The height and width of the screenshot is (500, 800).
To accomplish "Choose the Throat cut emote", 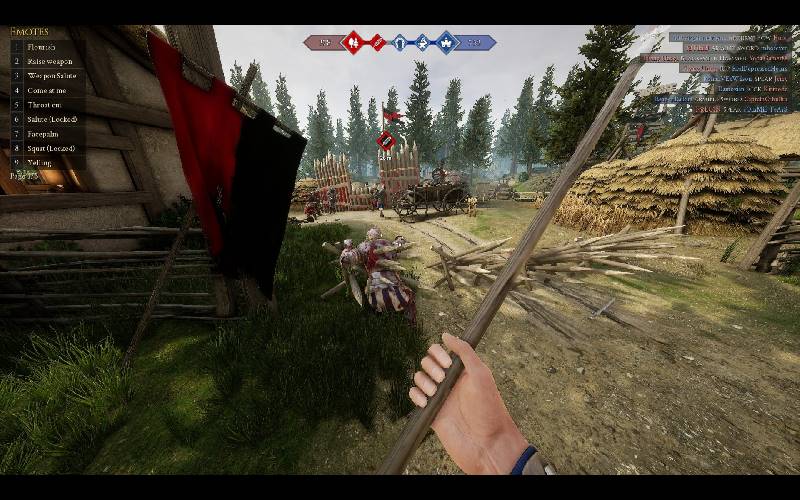I will click(46, 105).
